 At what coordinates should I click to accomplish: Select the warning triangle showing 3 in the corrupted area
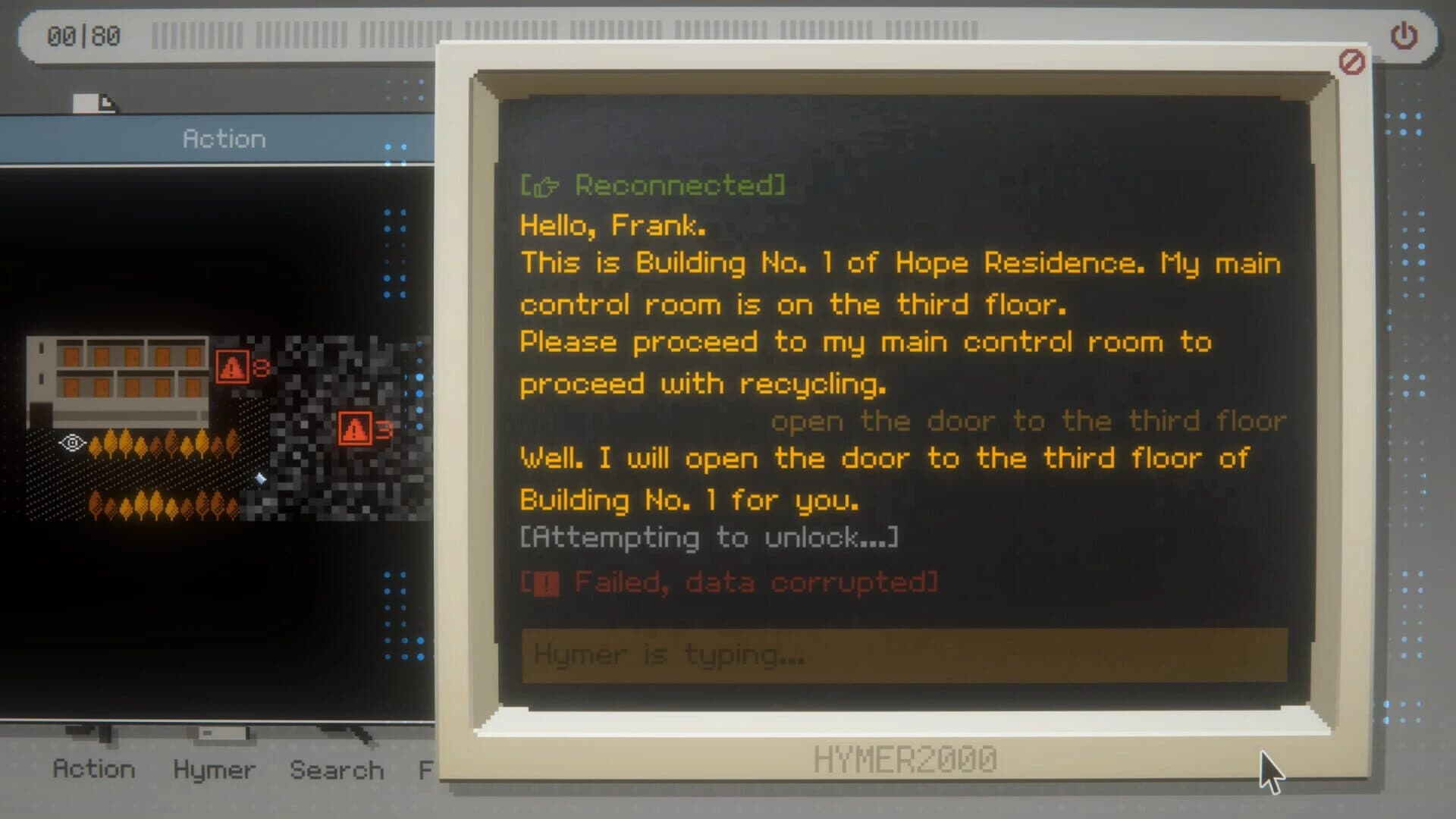coord(355,426)
